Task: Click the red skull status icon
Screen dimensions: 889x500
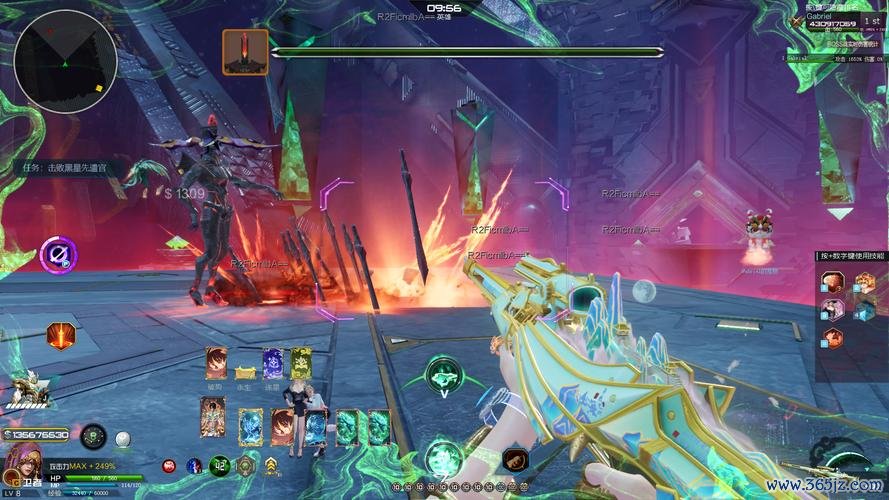Action: point(169,466)
